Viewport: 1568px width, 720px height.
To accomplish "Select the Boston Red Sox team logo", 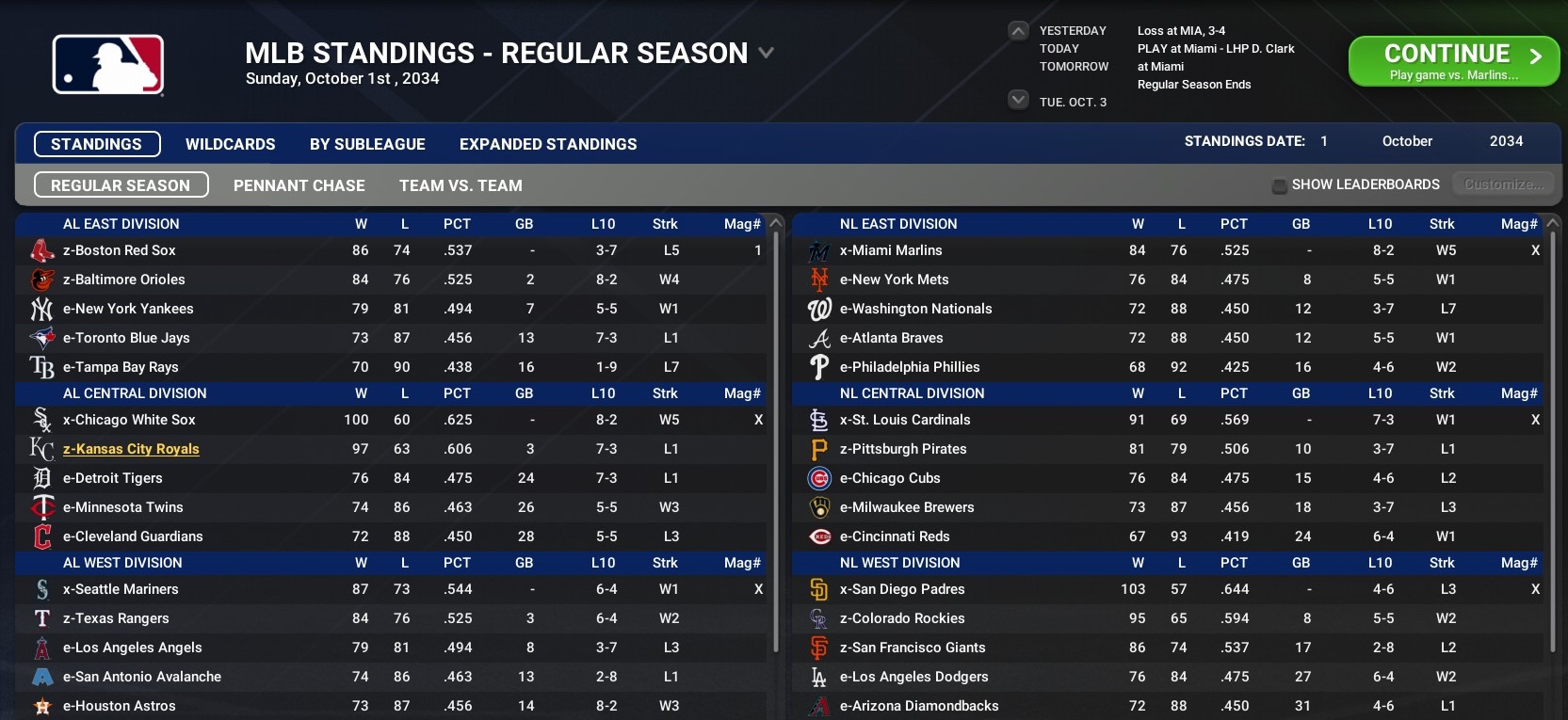I will tap(41, 250).
